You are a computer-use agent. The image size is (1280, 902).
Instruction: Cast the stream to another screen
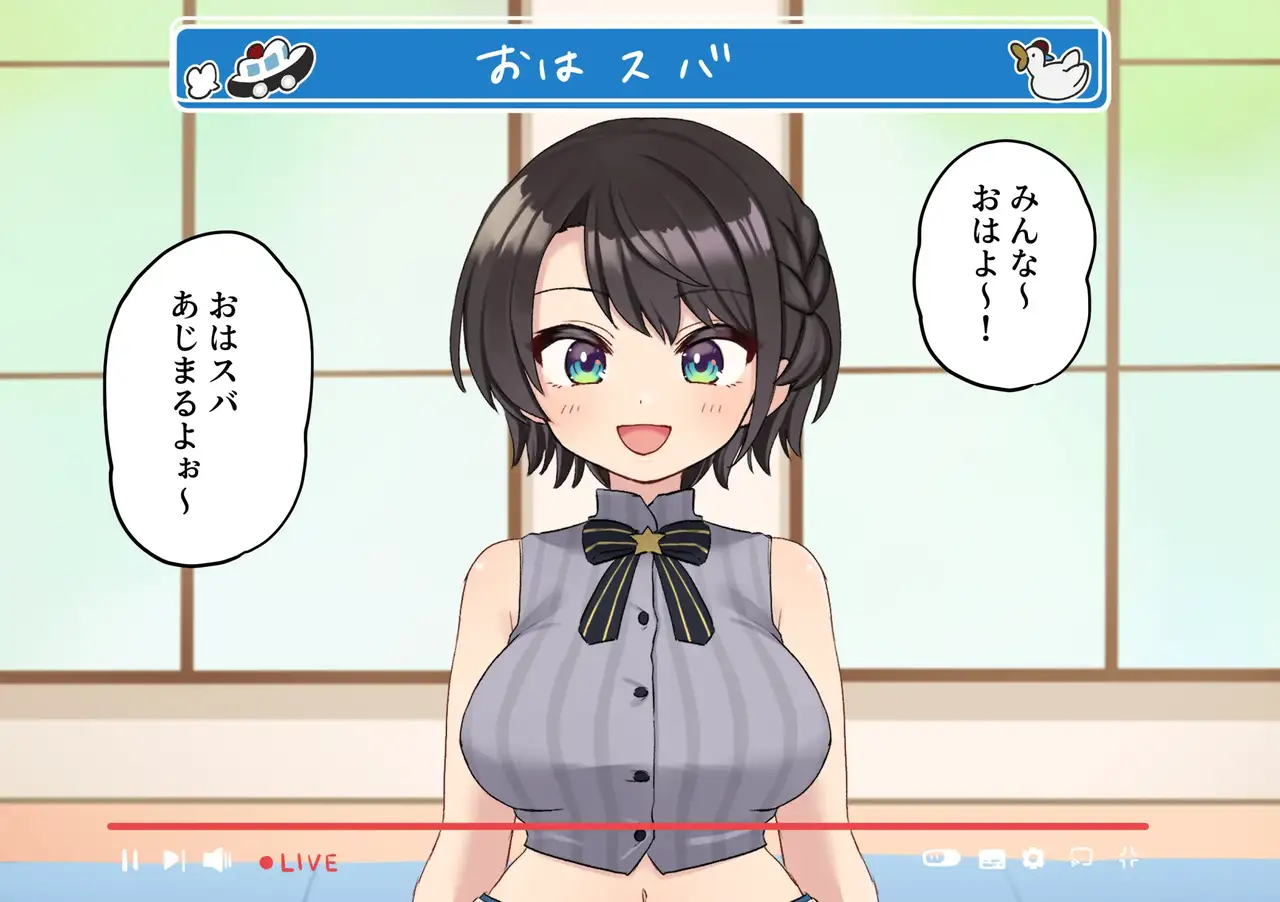[1080, 858]
